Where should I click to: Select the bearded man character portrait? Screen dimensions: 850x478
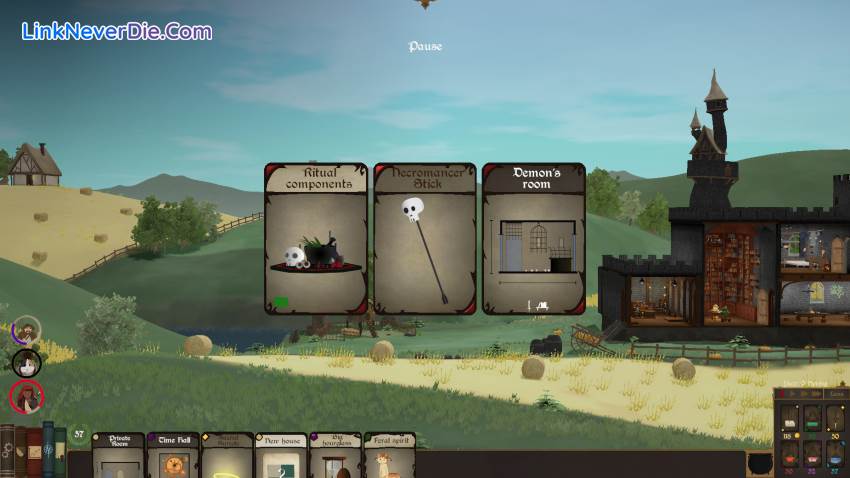click(27, 331)
